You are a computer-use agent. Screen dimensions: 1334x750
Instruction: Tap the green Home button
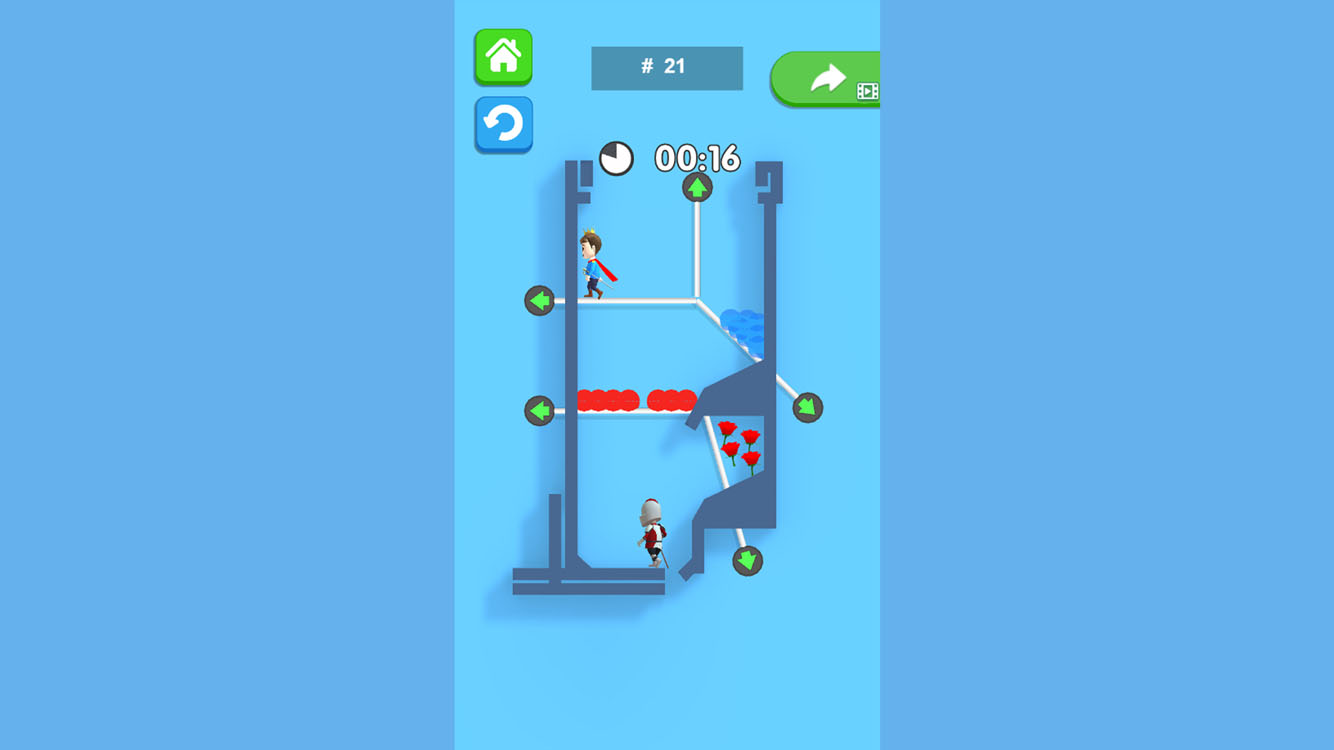pos(503,57)
